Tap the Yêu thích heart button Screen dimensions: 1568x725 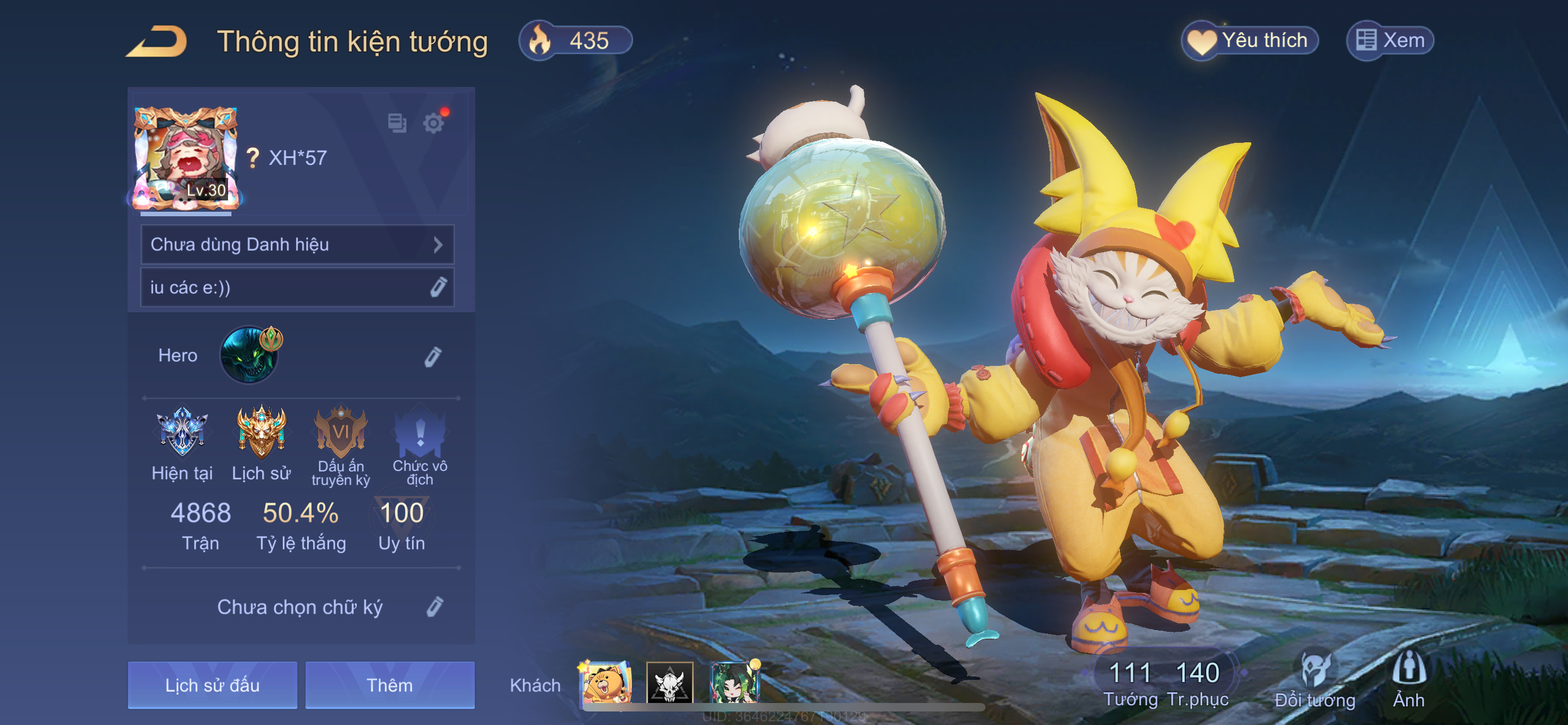[x=1250, y=41]
